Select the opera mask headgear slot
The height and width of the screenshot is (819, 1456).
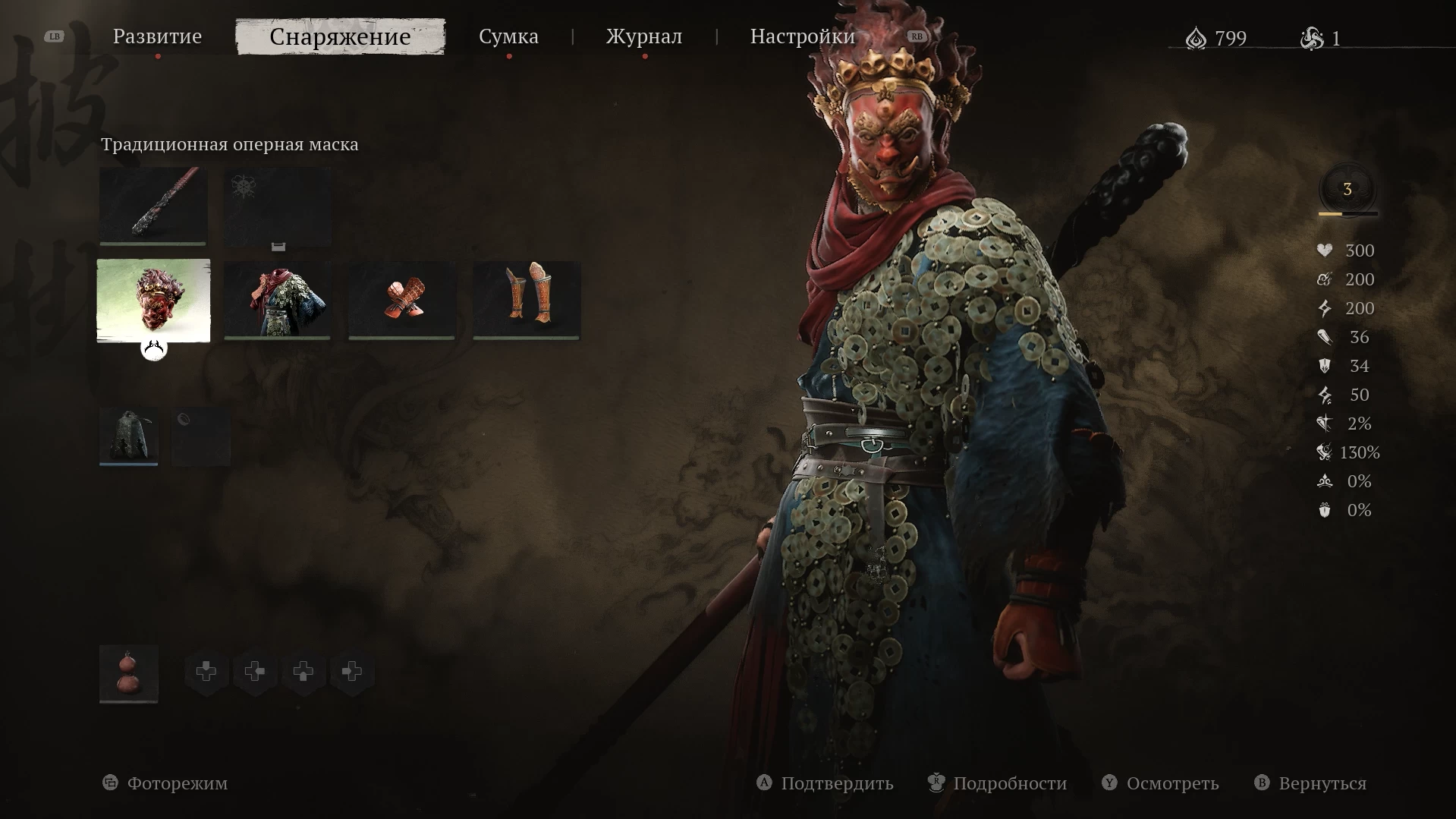153,301
